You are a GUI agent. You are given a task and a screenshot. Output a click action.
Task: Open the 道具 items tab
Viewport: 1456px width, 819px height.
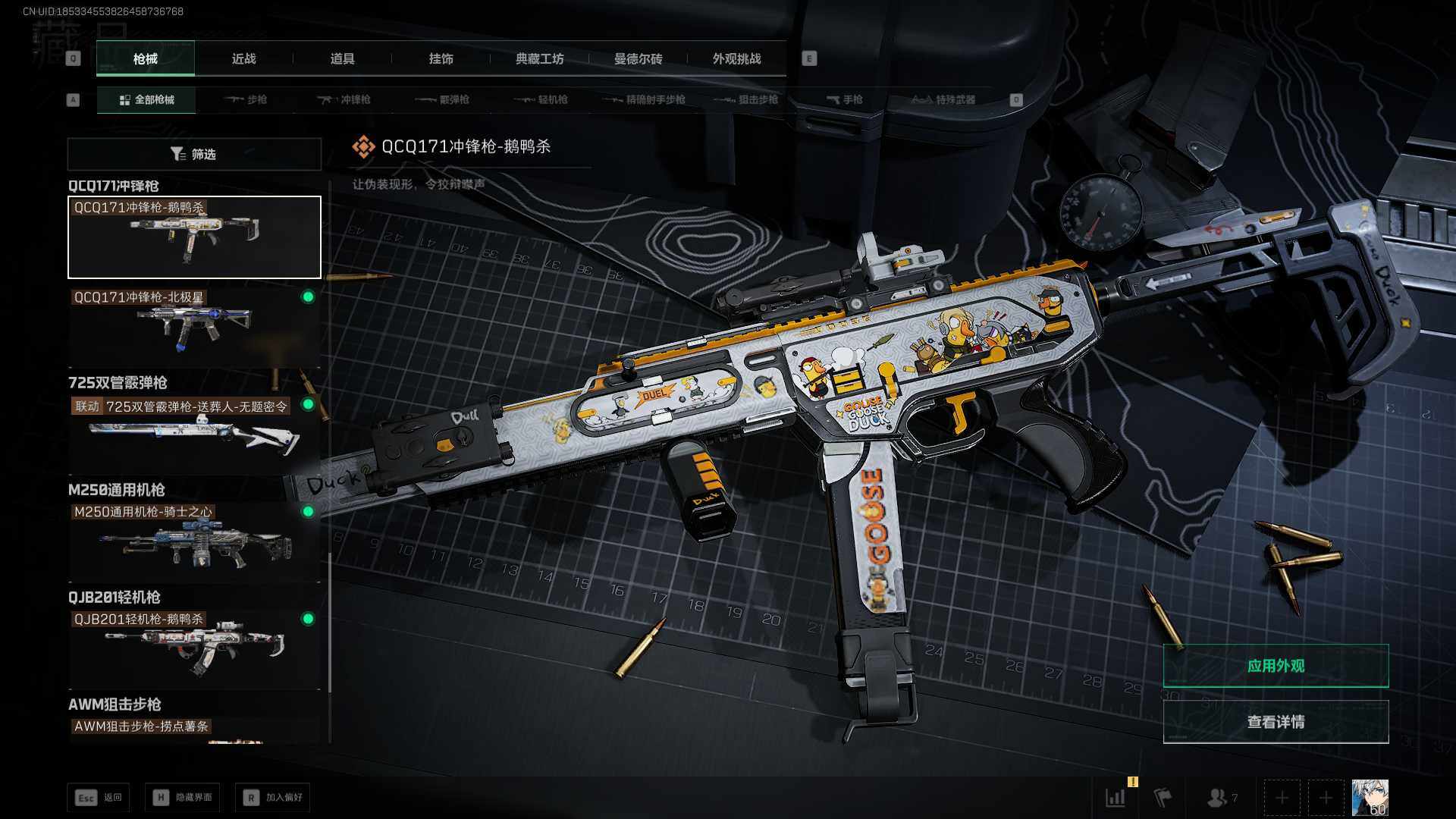click(342, 59)
